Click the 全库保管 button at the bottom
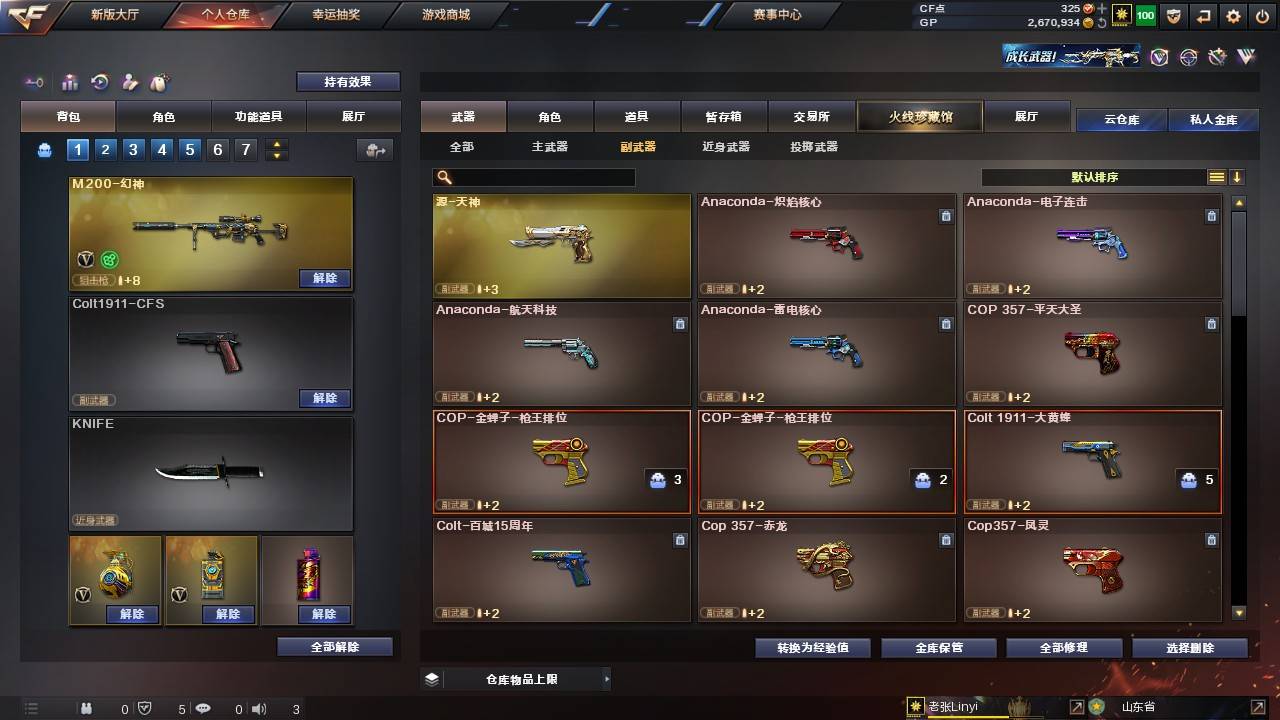This screenshot has height=720, width=1280. (938, 647)
